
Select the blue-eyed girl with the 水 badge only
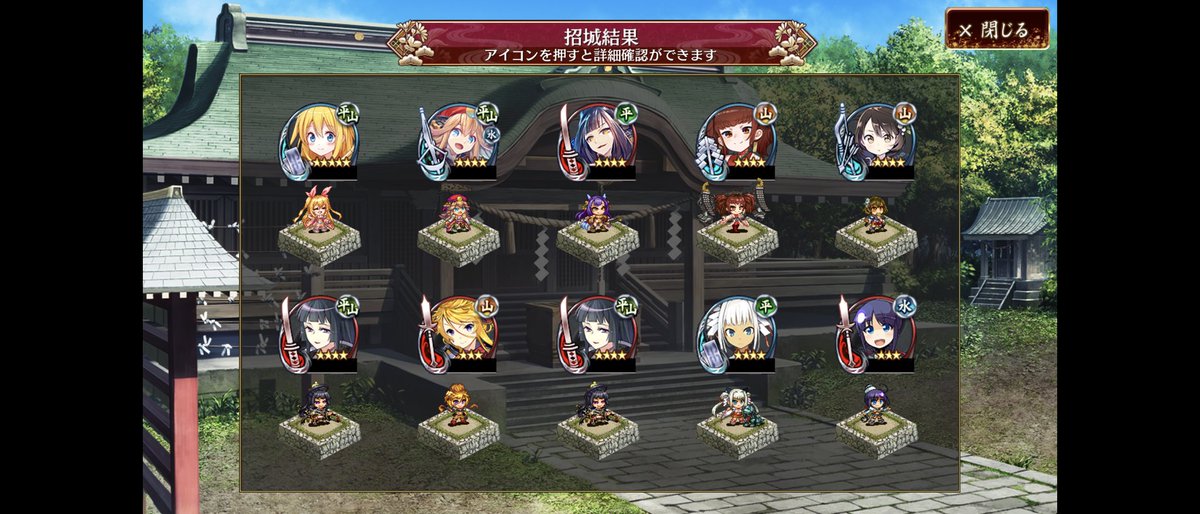tap(875, 331)
